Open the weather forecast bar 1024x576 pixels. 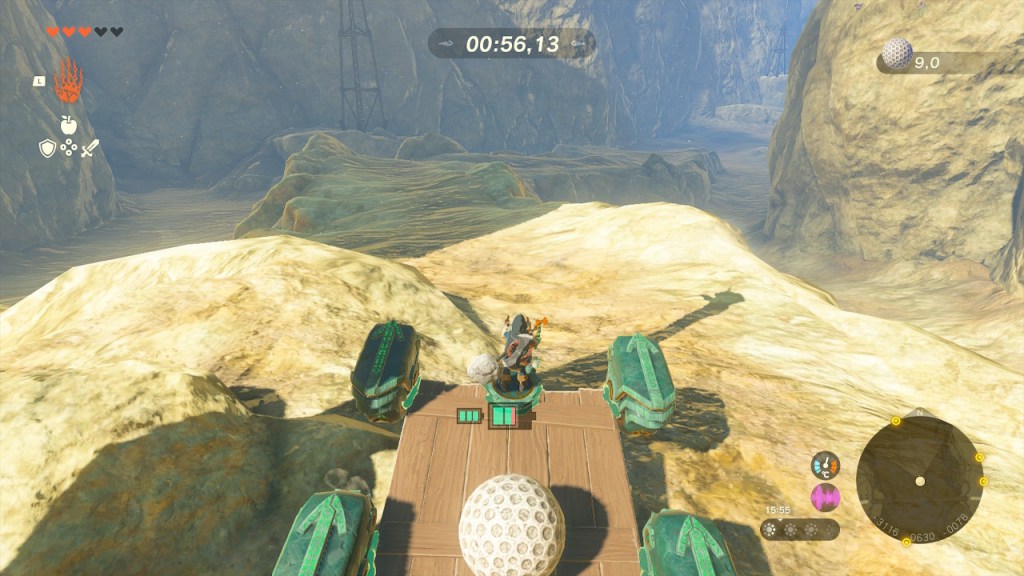coord(799,529)
